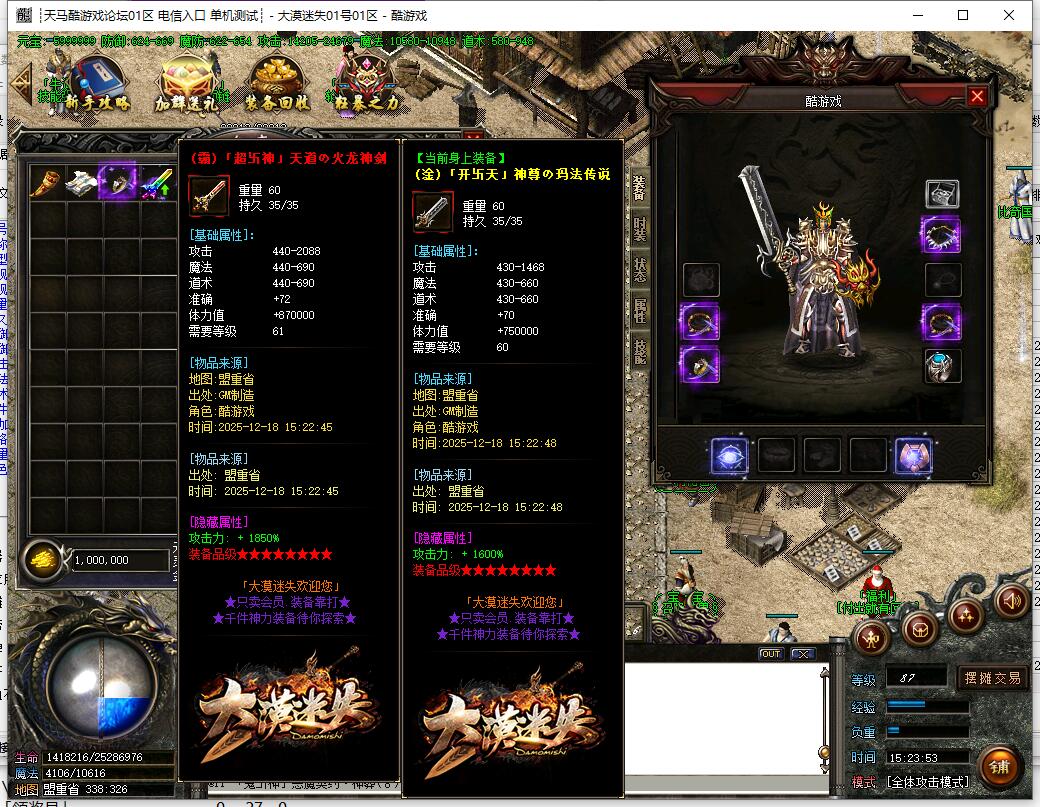Image resolution: width=1040 pixels, height=807 pixels.
Task: Click the equipped blue gem ring slot
Action: coord(941,367)
